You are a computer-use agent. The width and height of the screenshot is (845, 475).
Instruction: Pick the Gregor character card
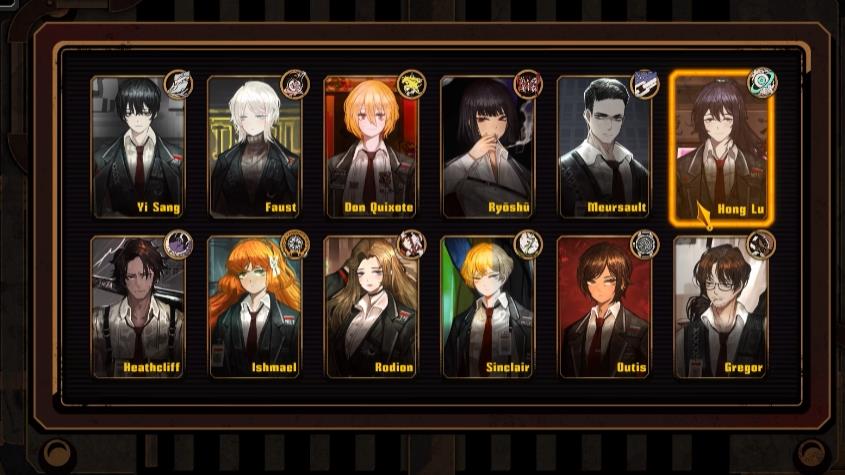coord(721,307)
